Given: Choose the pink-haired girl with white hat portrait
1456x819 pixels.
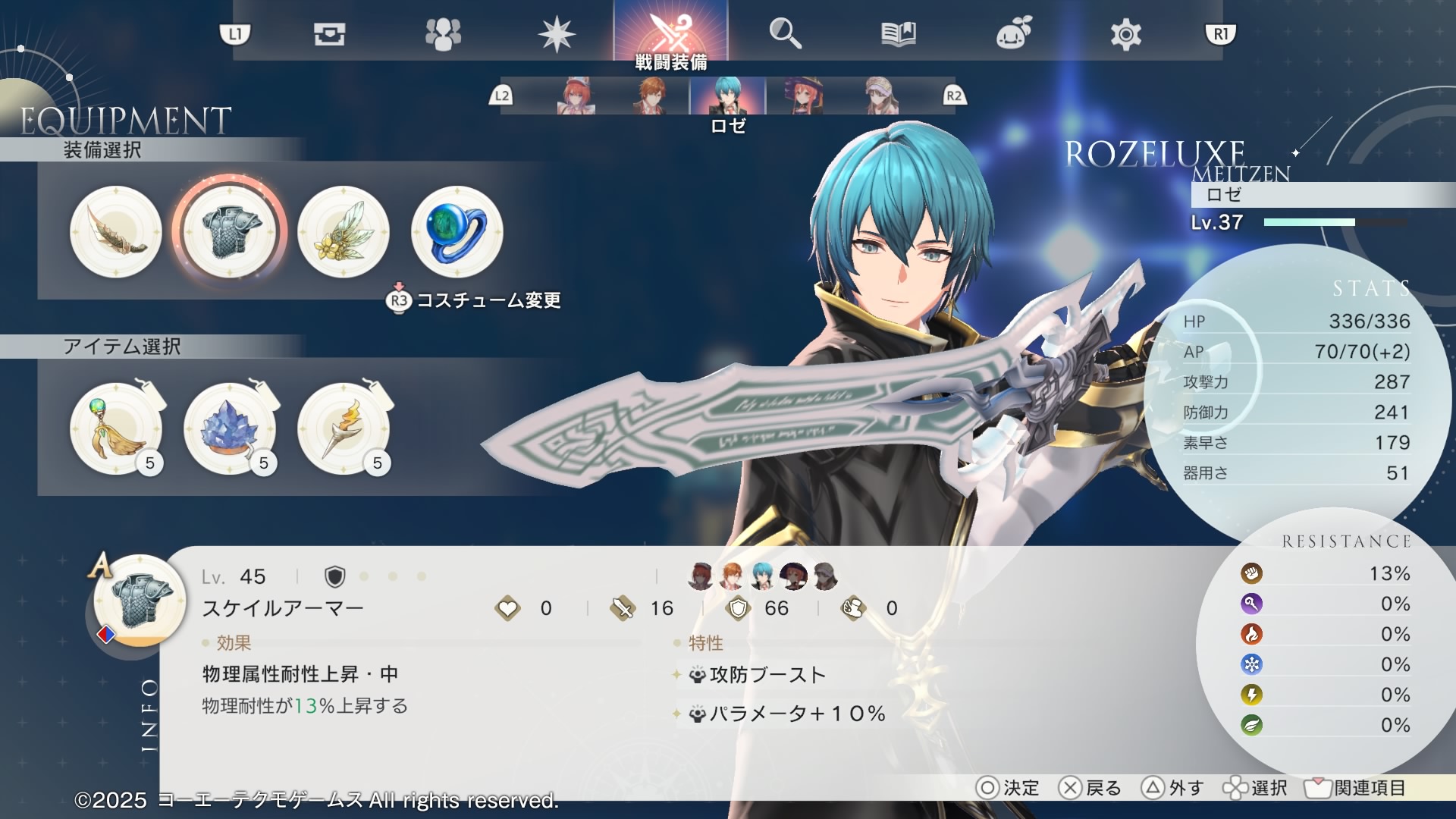Looking at the screenshot, I should pyautogui.click(x=576, y=96).
